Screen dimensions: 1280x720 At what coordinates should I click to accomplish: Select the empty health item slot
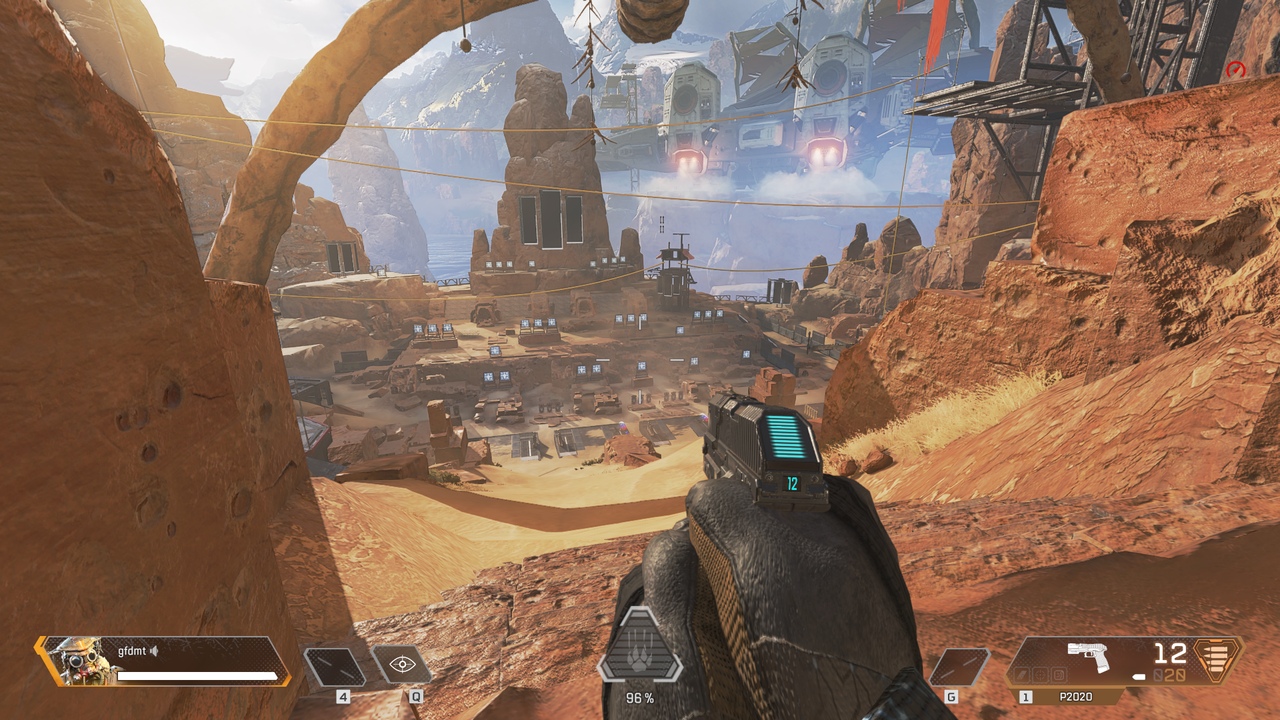[x=334, y=666]
